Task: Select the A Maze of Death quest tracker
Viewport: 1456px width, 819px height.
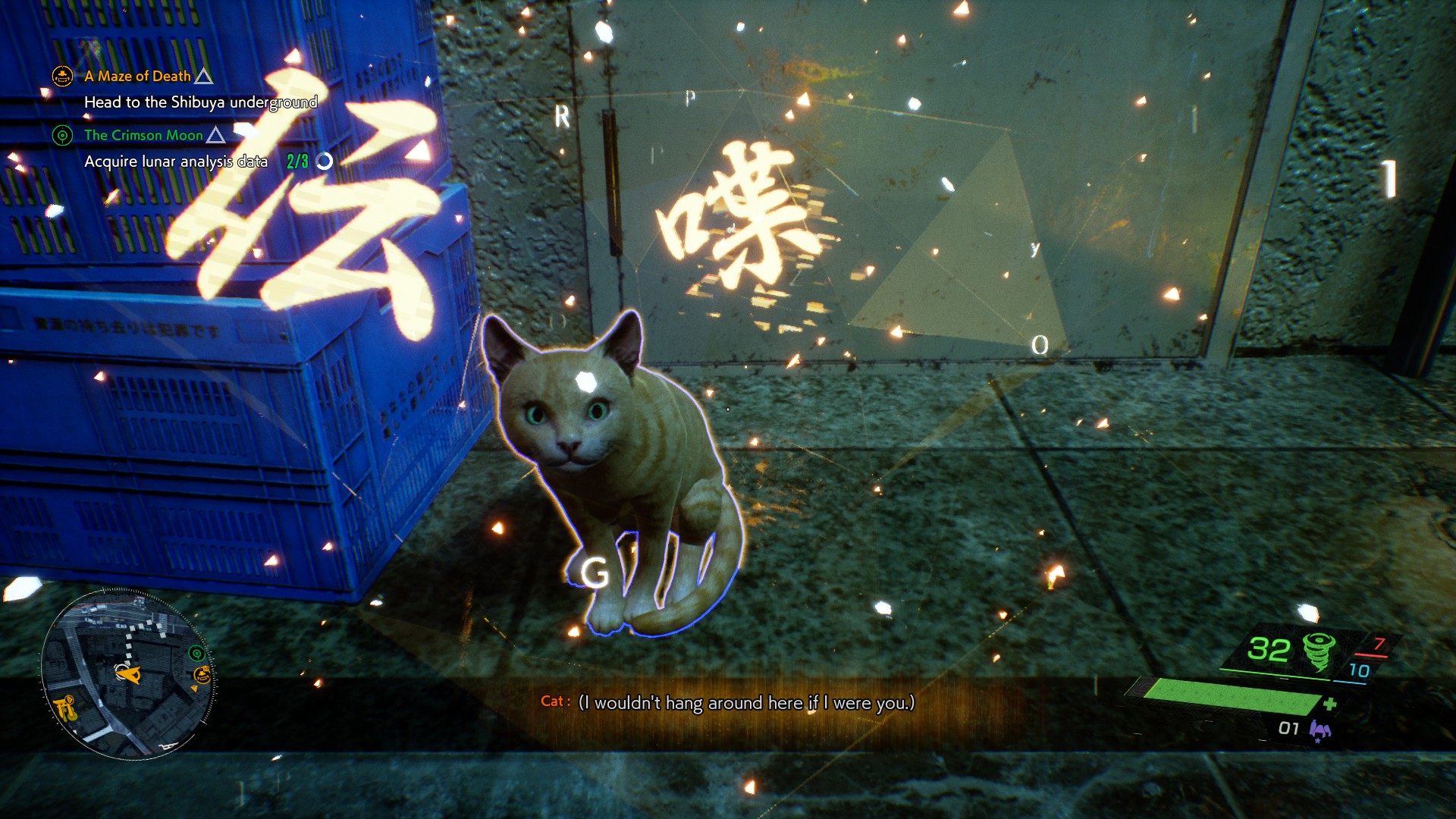Action: (x=137, y=76)
